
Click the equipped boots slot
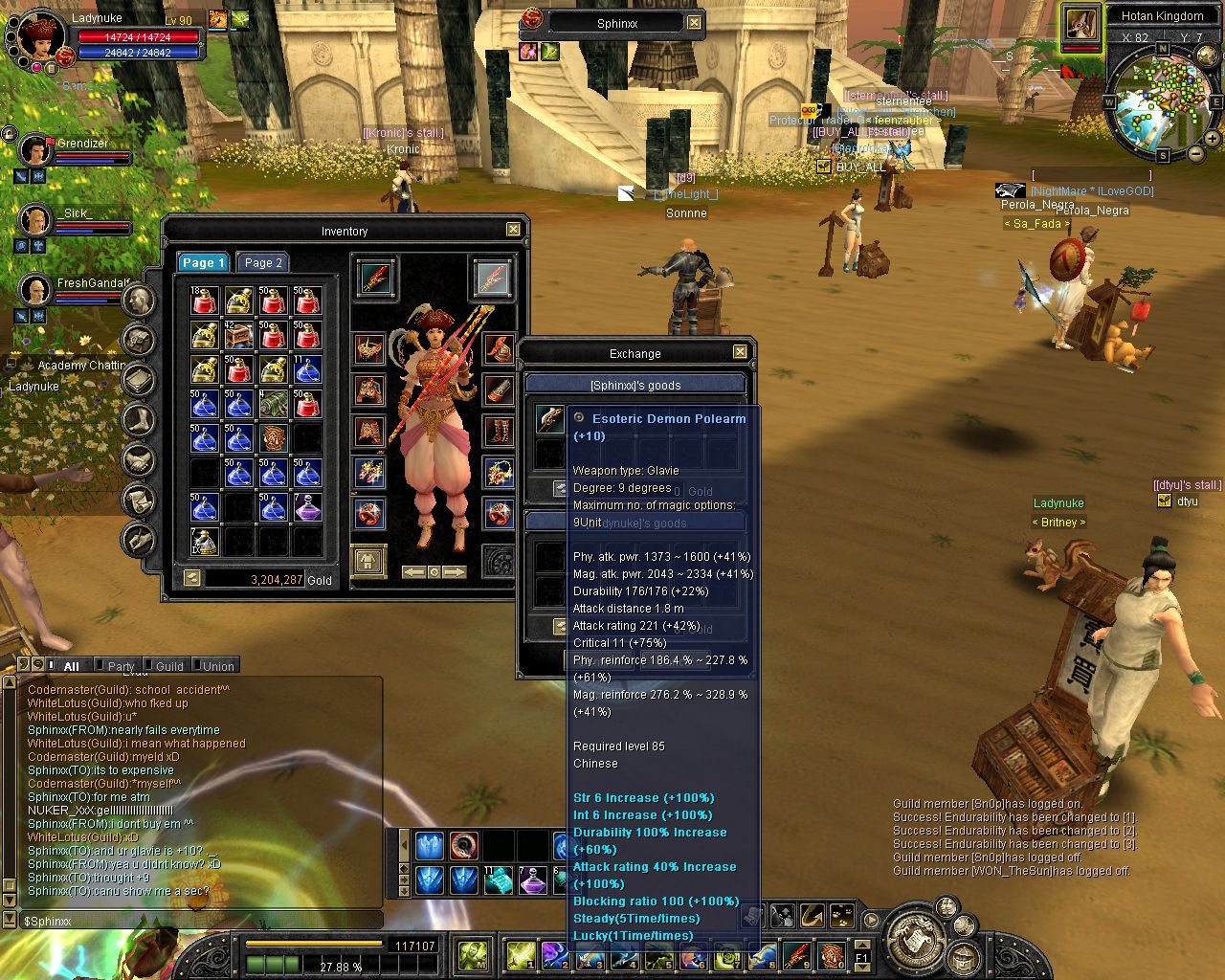coord(499,431)
